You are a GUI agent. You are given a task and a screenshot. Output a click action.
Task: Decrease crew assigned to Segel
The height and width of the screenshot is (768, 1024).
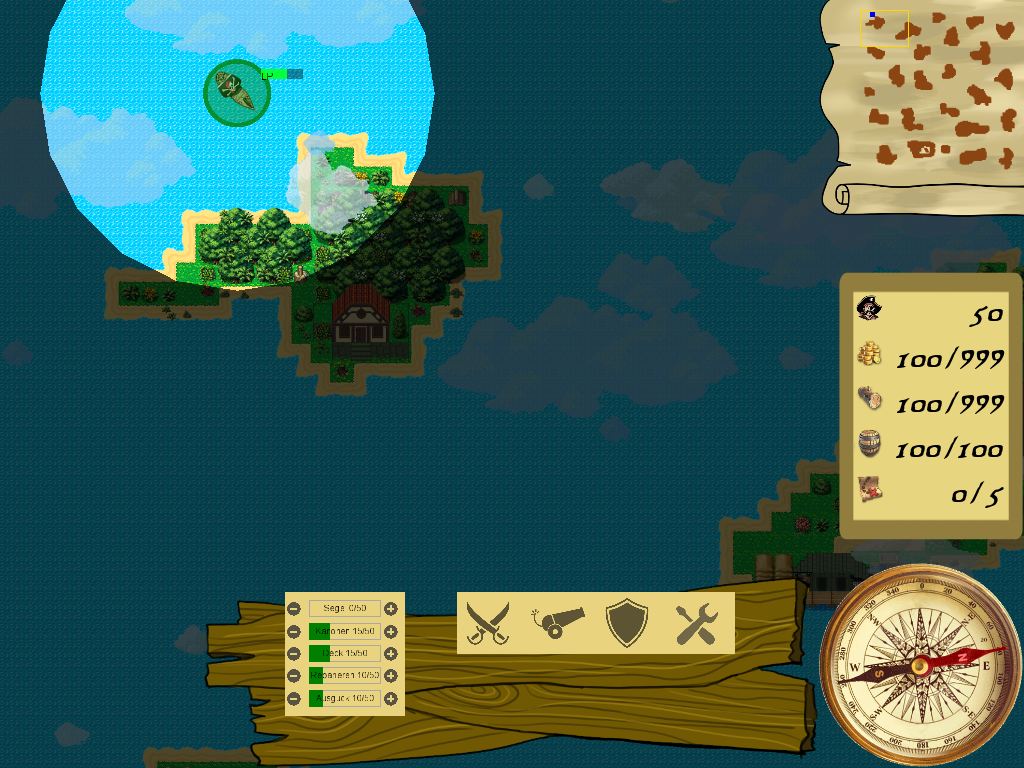(293, 608)
